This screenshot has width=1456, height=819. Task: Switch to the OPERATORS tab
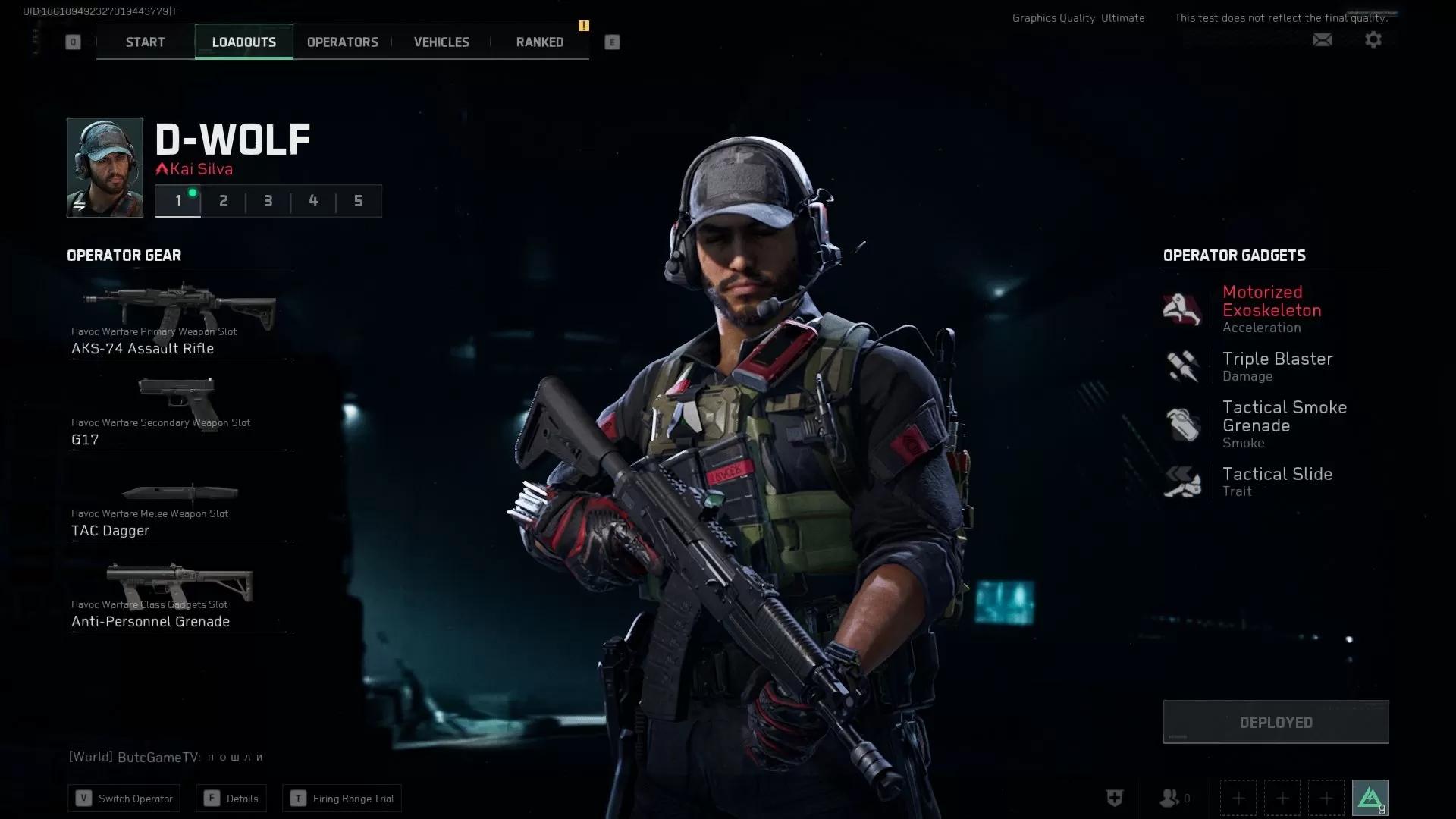(341, 42)
